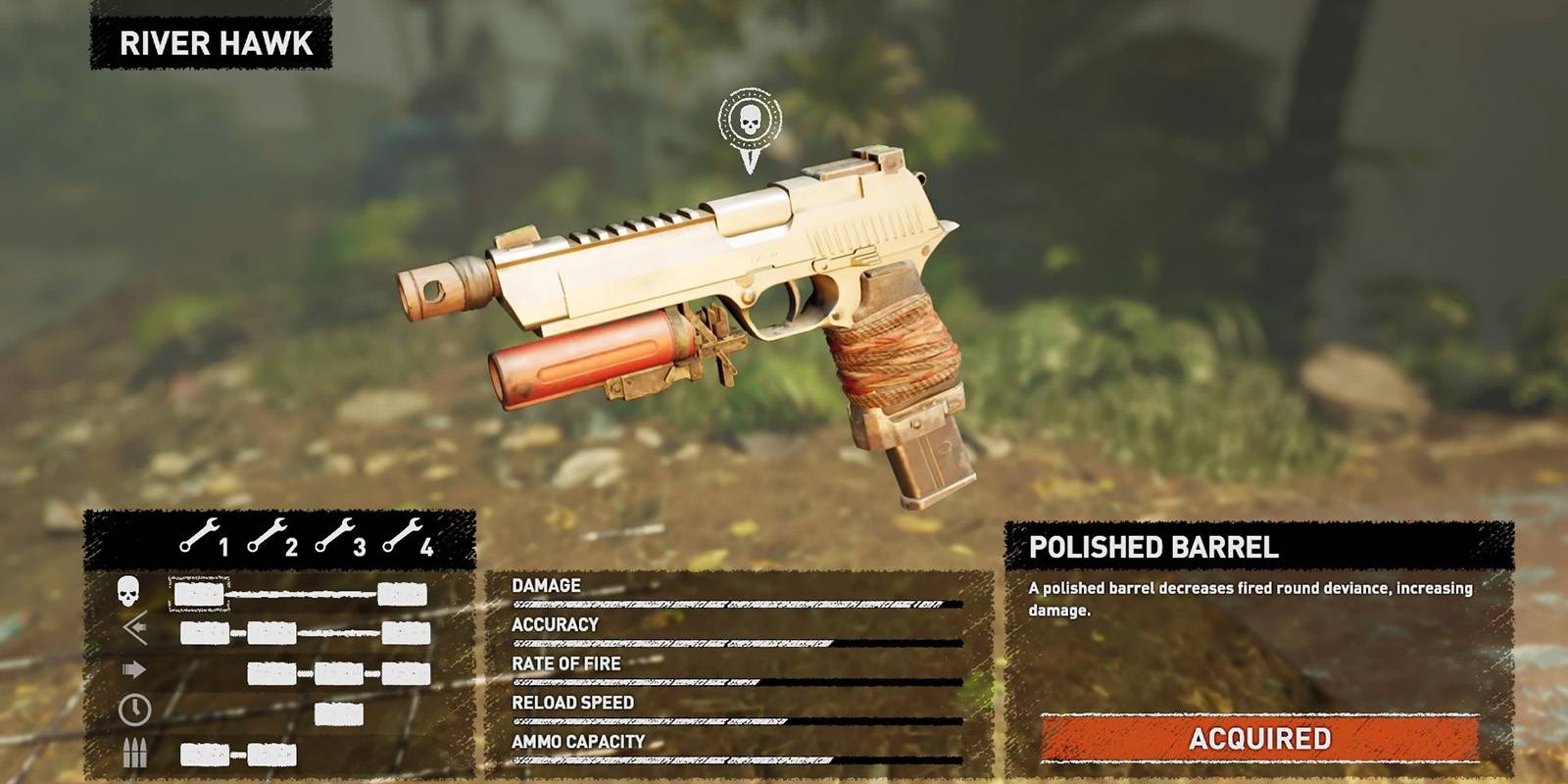
Task: Select the tier 1 ammo capacity upgrade
Action: [205, 755]
